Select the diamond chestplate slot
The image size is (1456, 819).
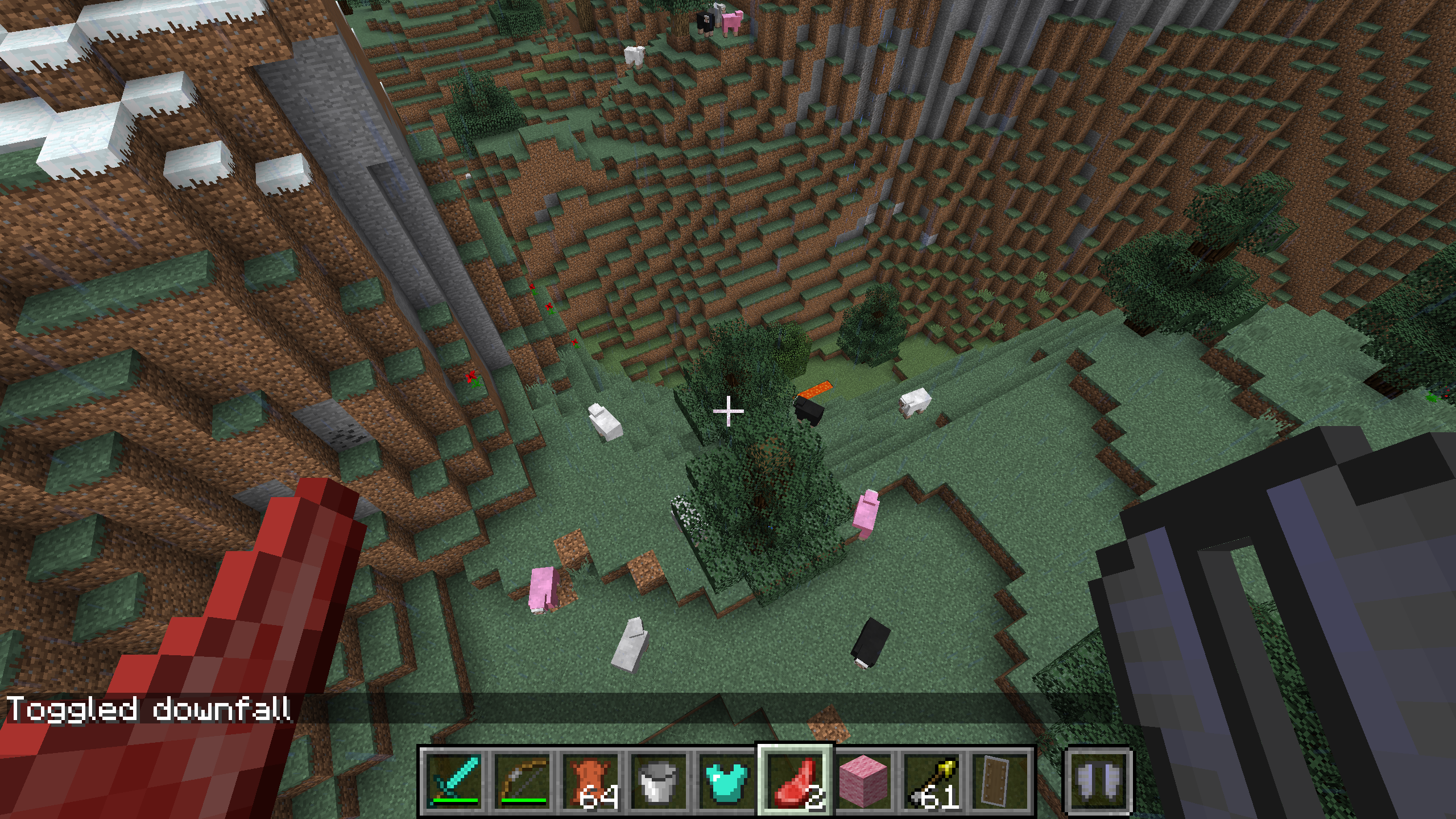pos(727,780)
